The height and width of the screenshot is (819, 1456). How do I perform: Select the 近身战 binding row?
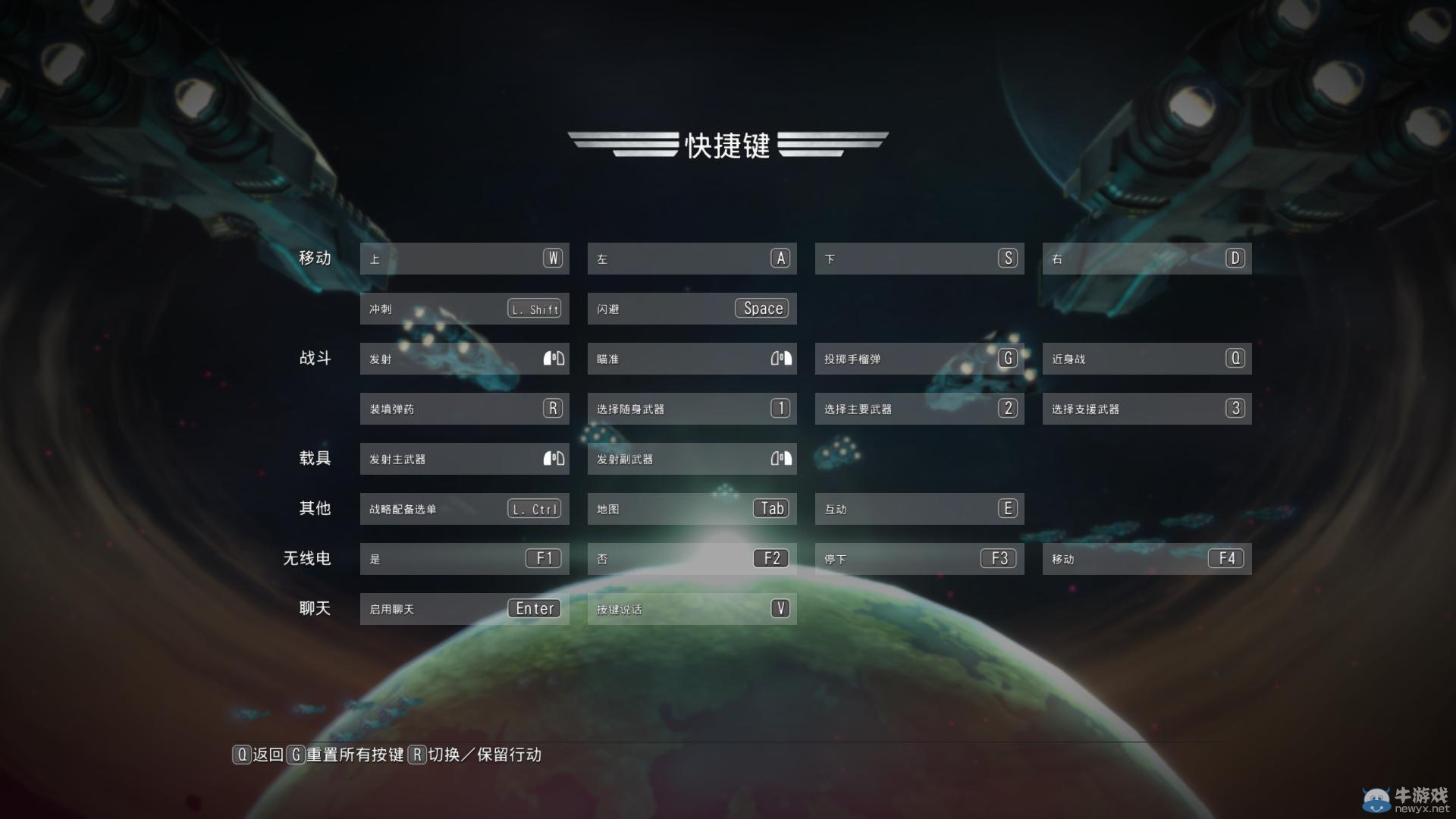1147,358
